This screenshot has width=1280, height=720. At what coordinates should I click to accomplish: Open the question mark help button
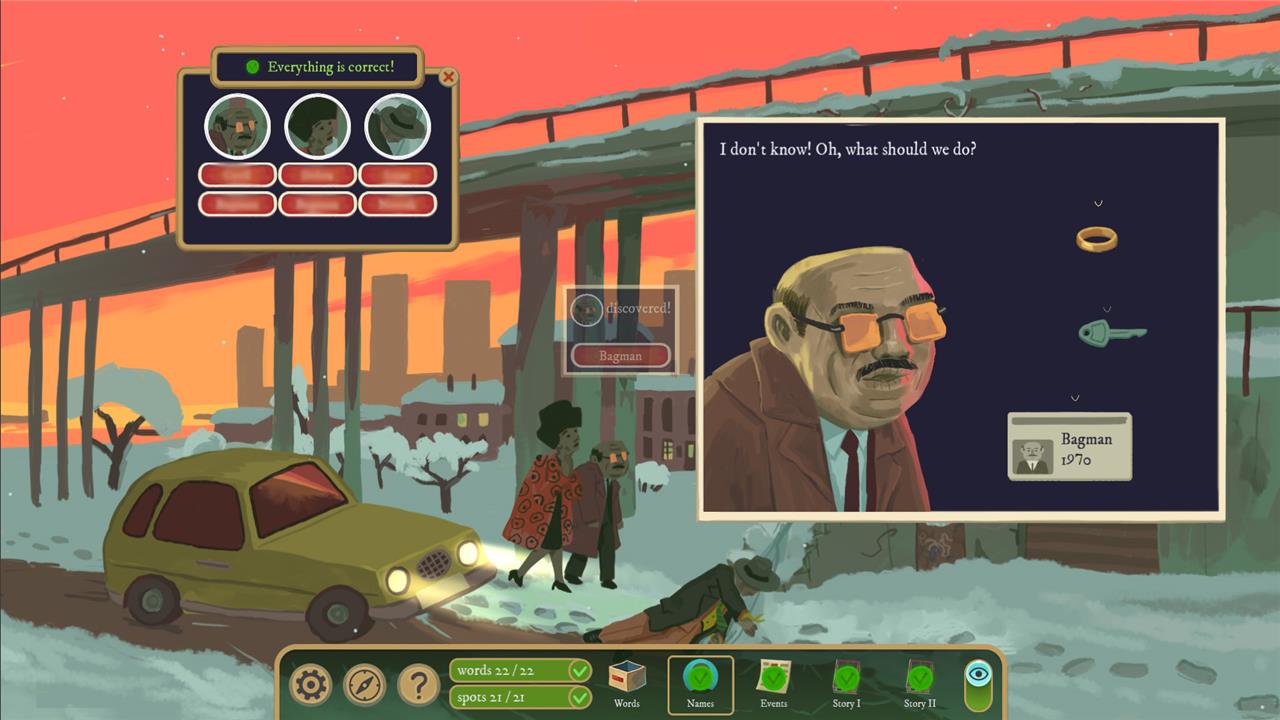[x=418, y=685]
